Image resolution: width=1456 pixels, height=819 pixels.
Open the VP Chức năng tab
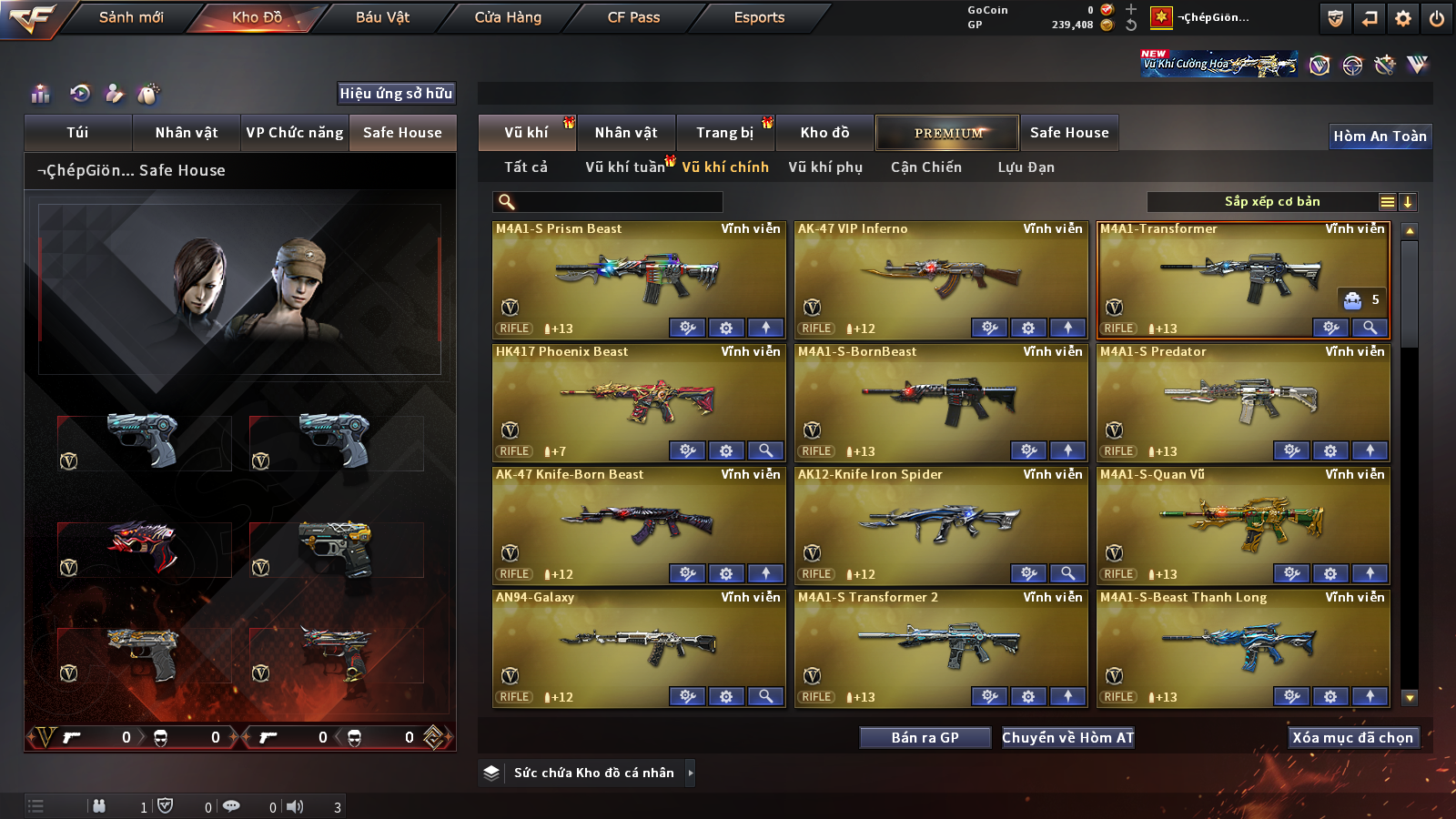295,133
